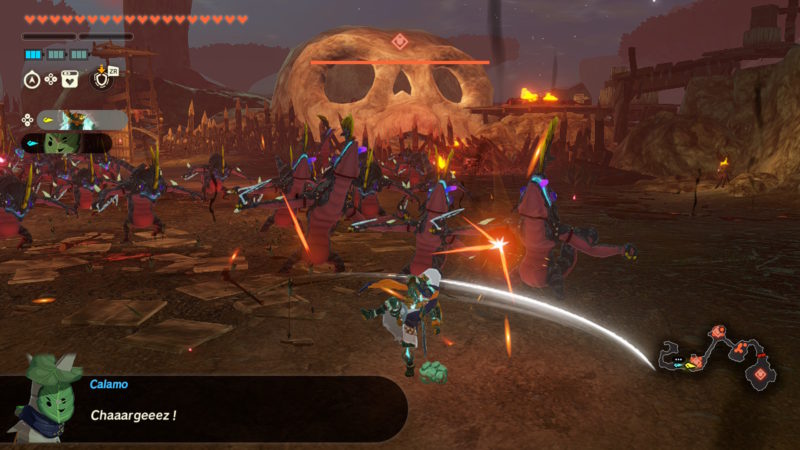The height and width of the screenshot is (450, 800).
Task: Switch to the highlighted armored character portrait
Action: (x=75, y=120)
